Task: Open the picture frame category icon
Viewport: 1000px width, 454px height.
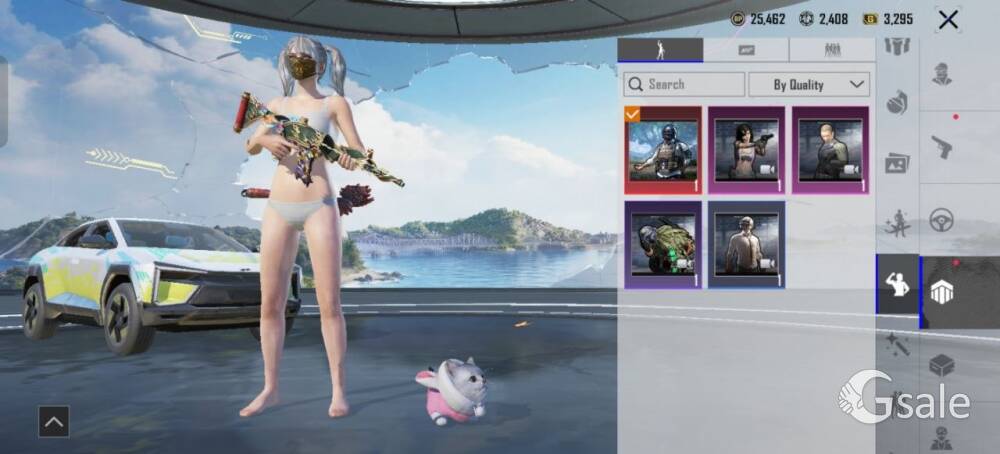Action: [897, 163]
